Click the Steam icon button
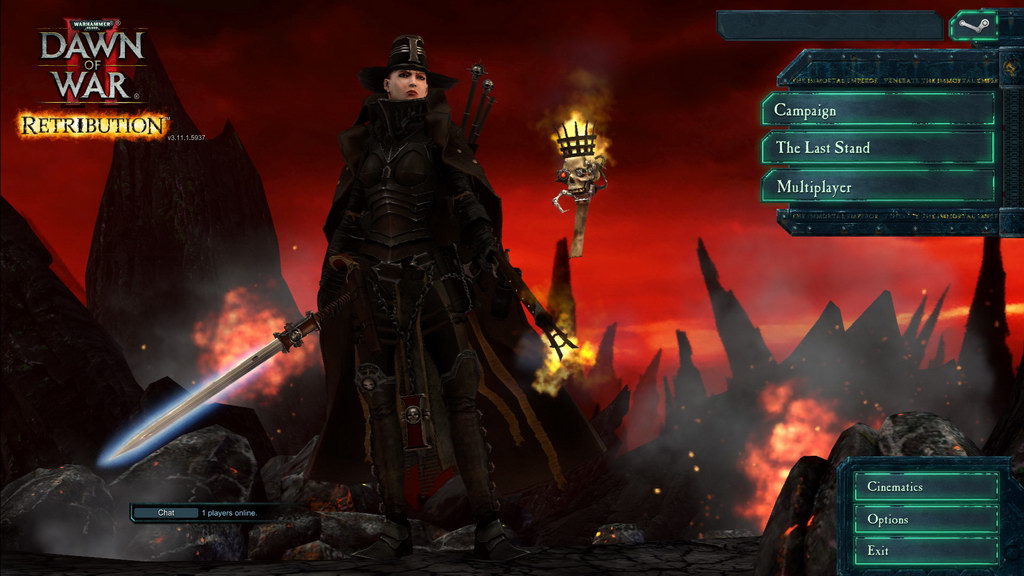1024x576 pixels. (x=973, y=25)
